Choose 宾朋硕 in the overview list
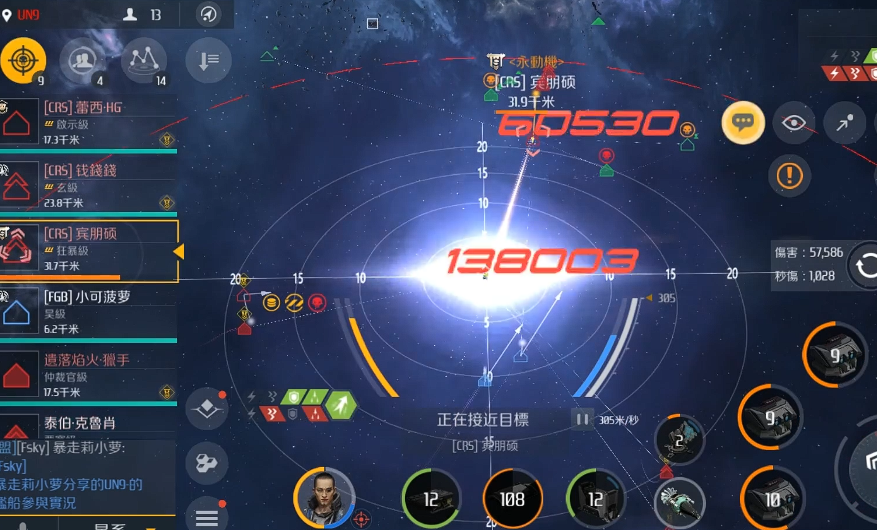 [88, 249]
